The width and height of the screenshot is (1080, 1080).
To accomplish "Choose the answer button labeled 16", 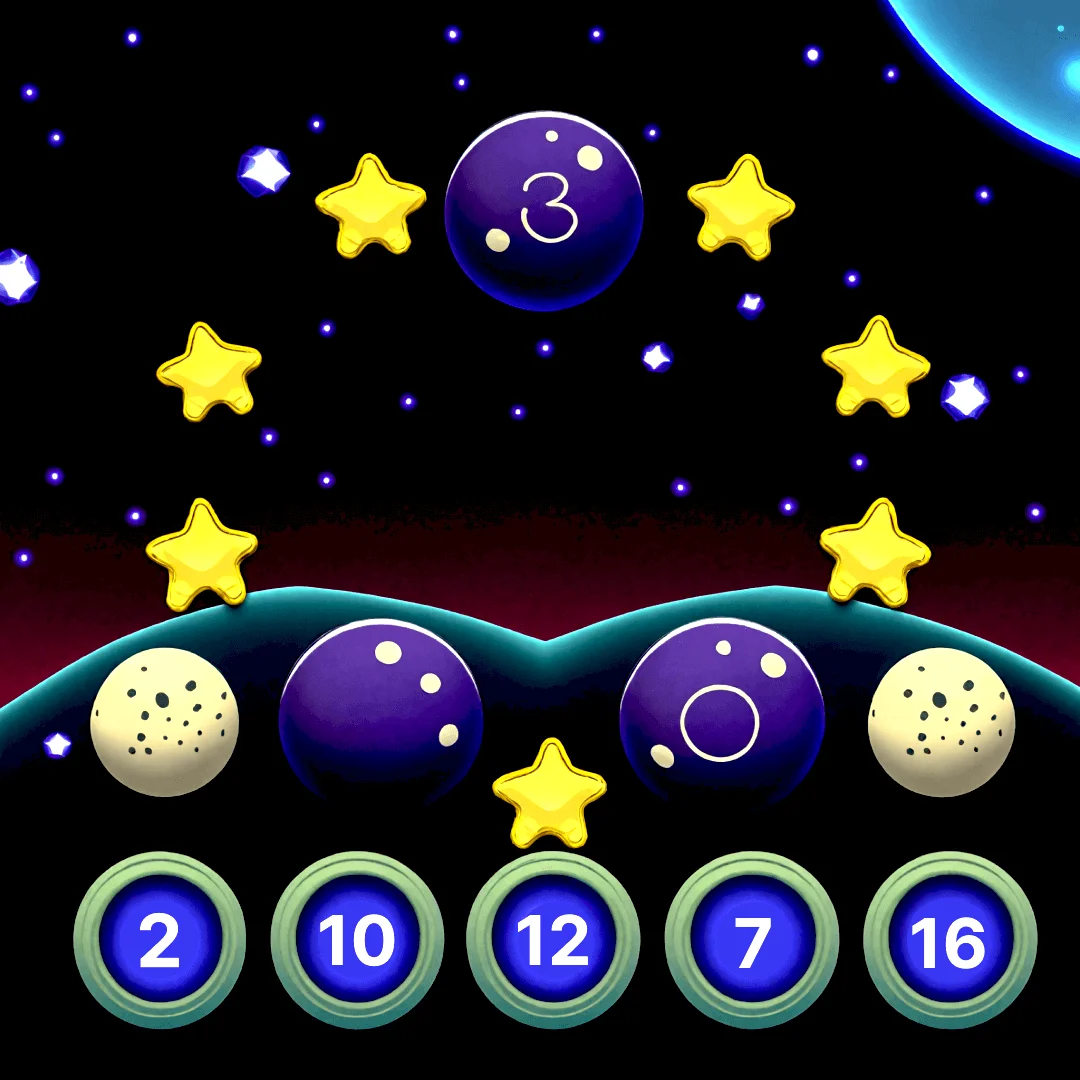I will coord(949,940).
